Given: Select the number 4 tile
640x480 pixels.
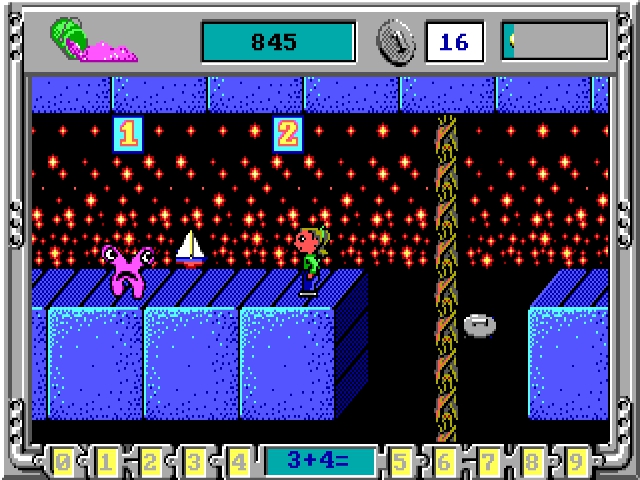Looking at the screenshot, I should tap(238, 462).
